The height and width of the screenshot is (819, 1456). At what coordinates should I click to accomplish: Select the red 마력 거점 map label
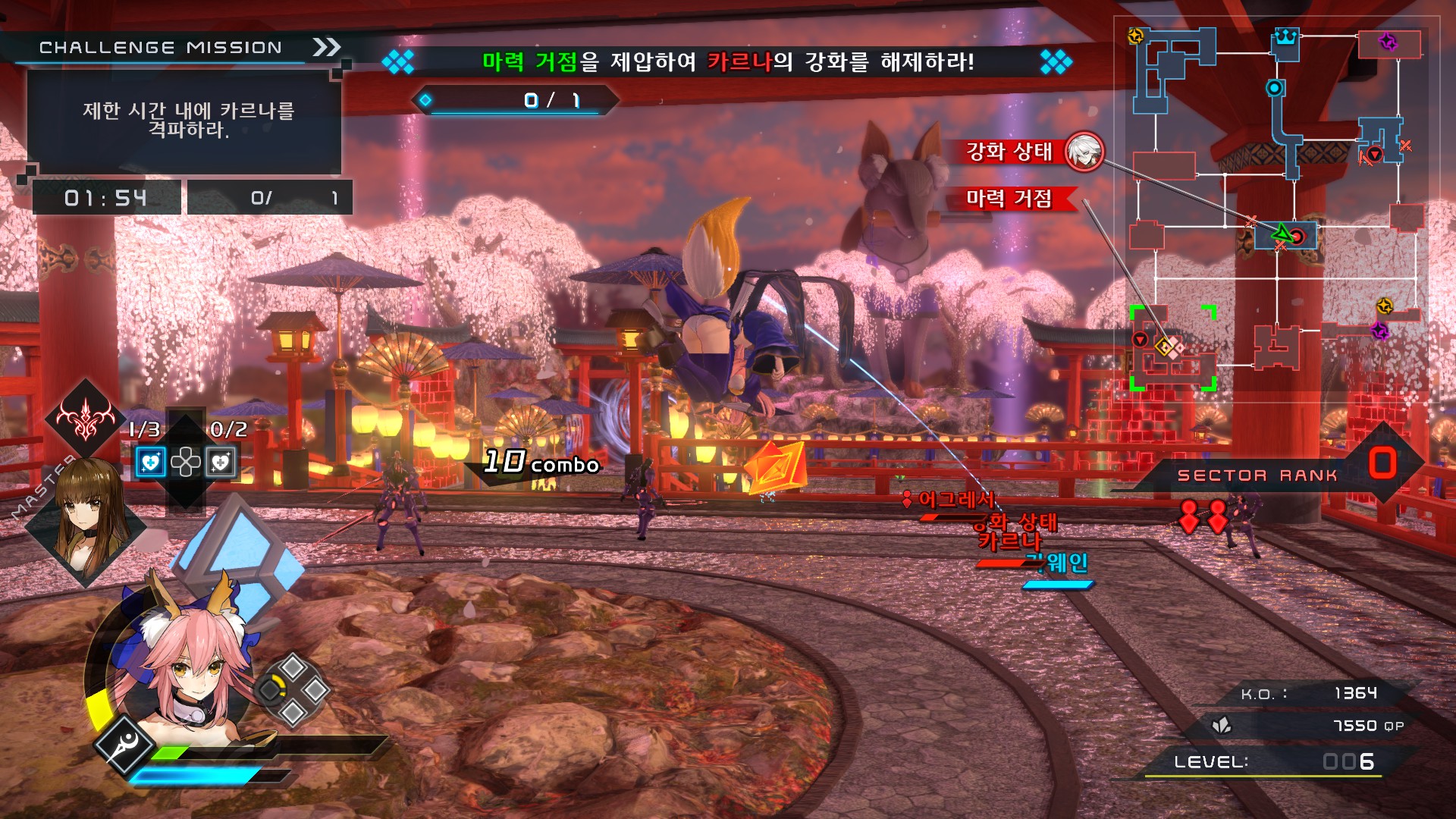1009,199
